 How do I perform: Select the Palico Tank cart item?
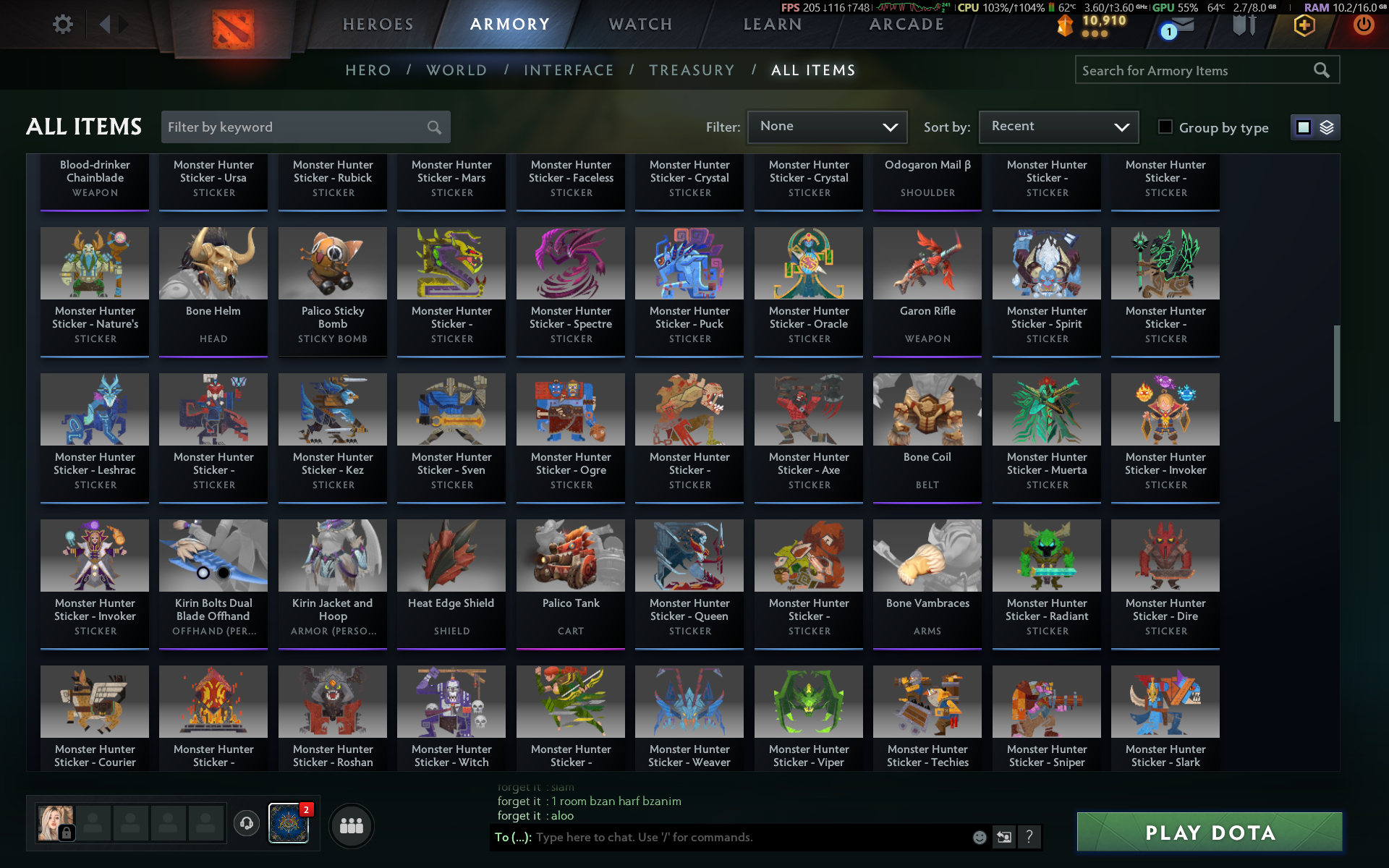coord(571,582)
